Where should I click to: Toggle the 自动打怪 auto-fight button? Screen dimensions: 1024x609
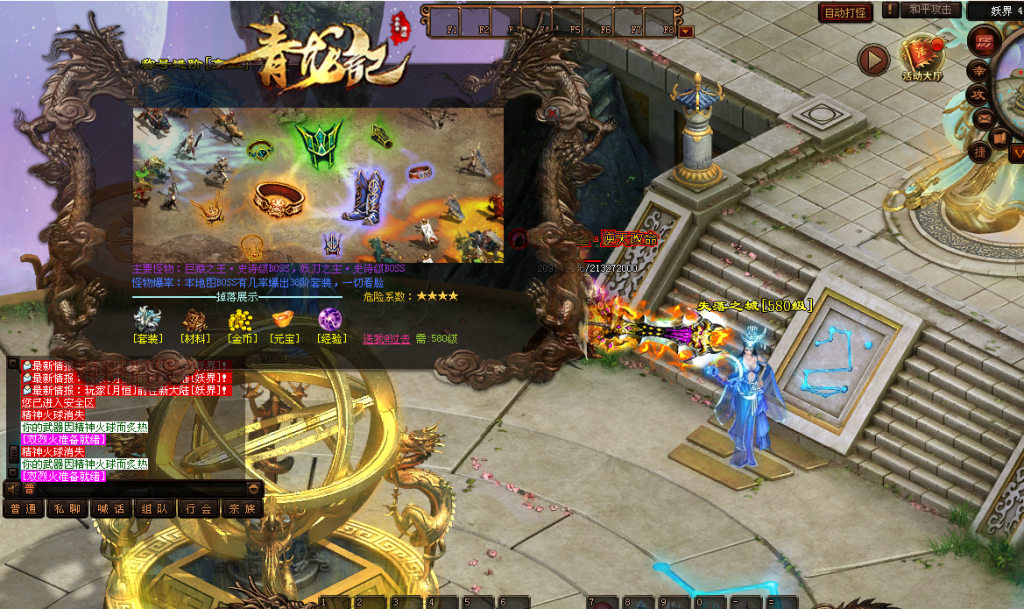click(845, 13)
